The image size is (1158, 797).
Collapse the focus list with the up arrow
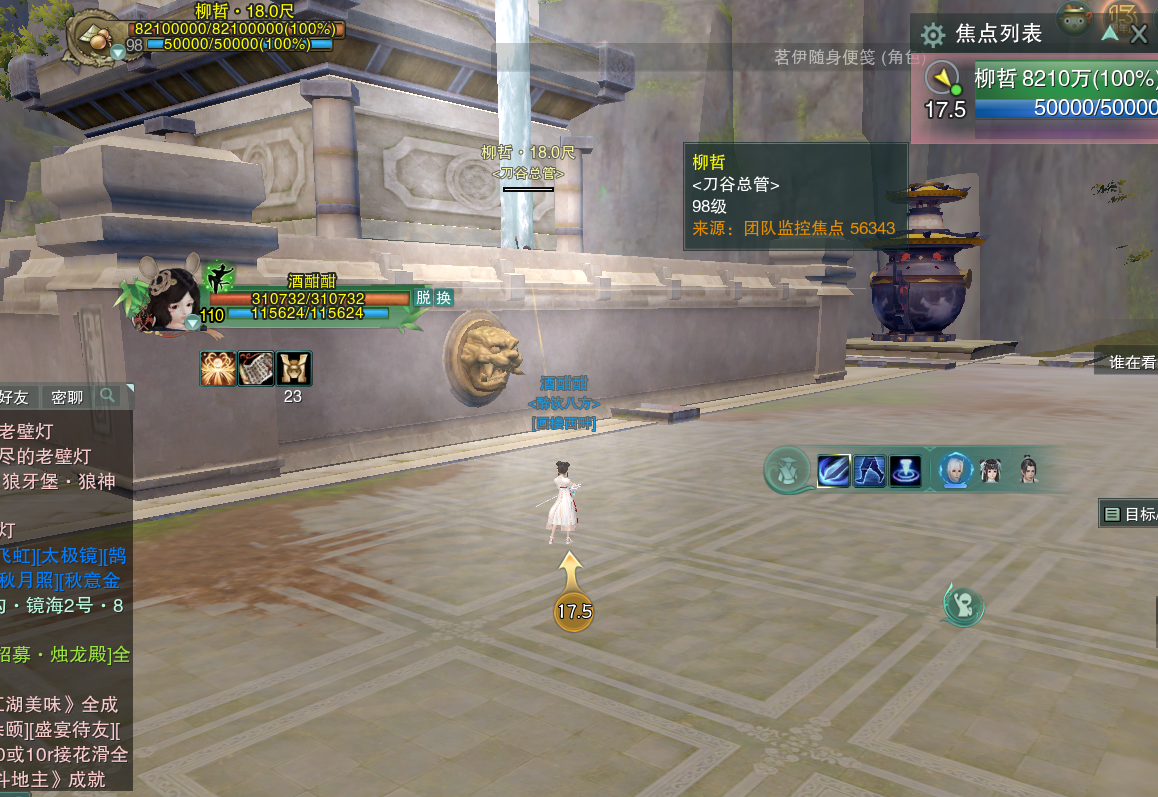(1109, 33)
